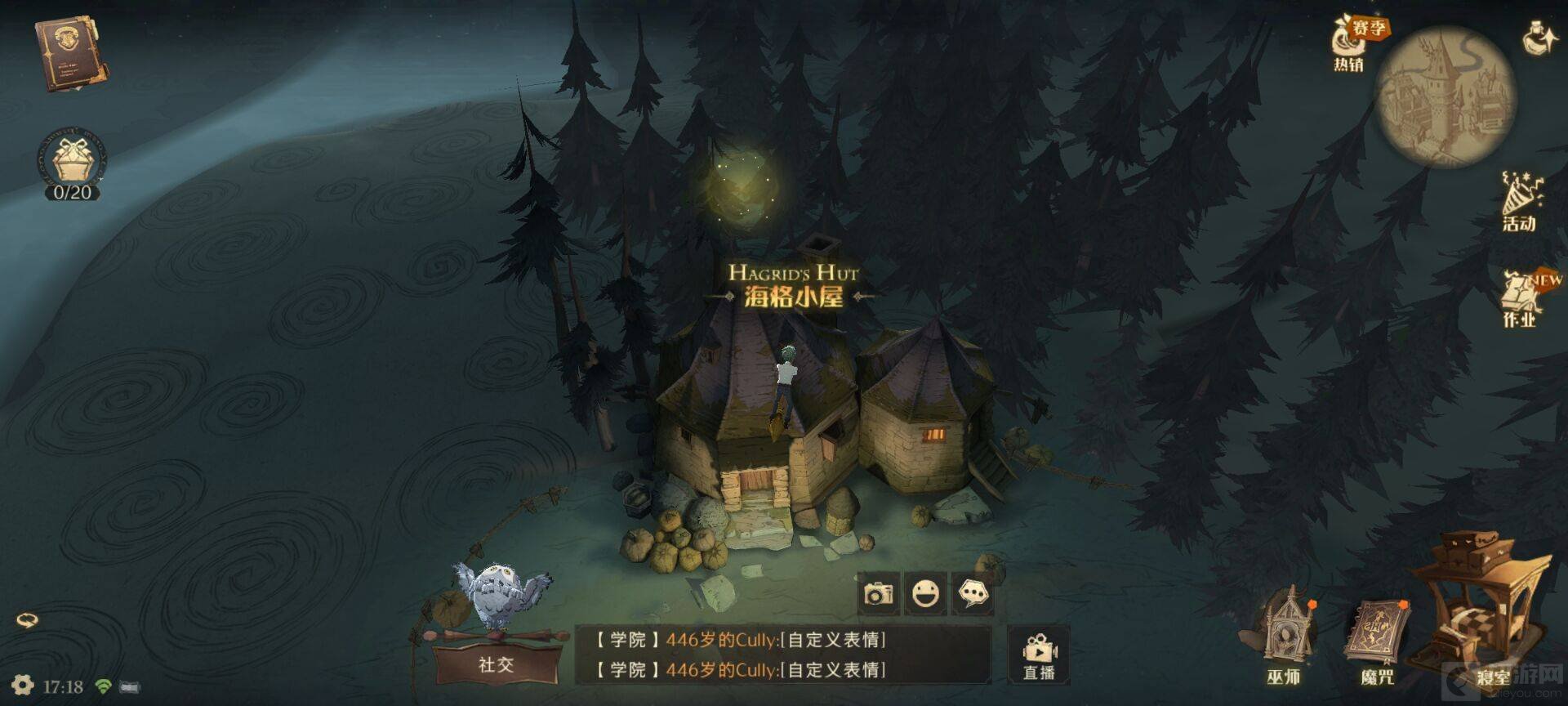Enter the 海格小屋 Hagrid's Hut location
This screenshot has width=1568, height=706.
pyautogui.click(x=792, y=285)
